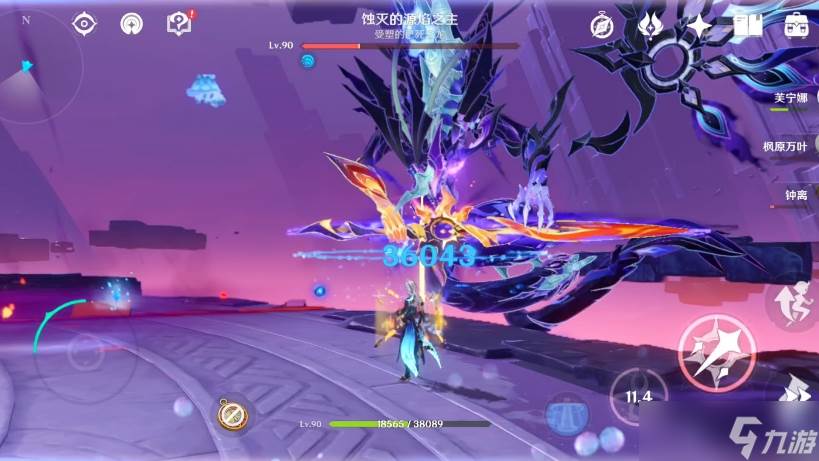Open the quest book with red alert
Screen dimensions: 819x461
coord(179,22)
